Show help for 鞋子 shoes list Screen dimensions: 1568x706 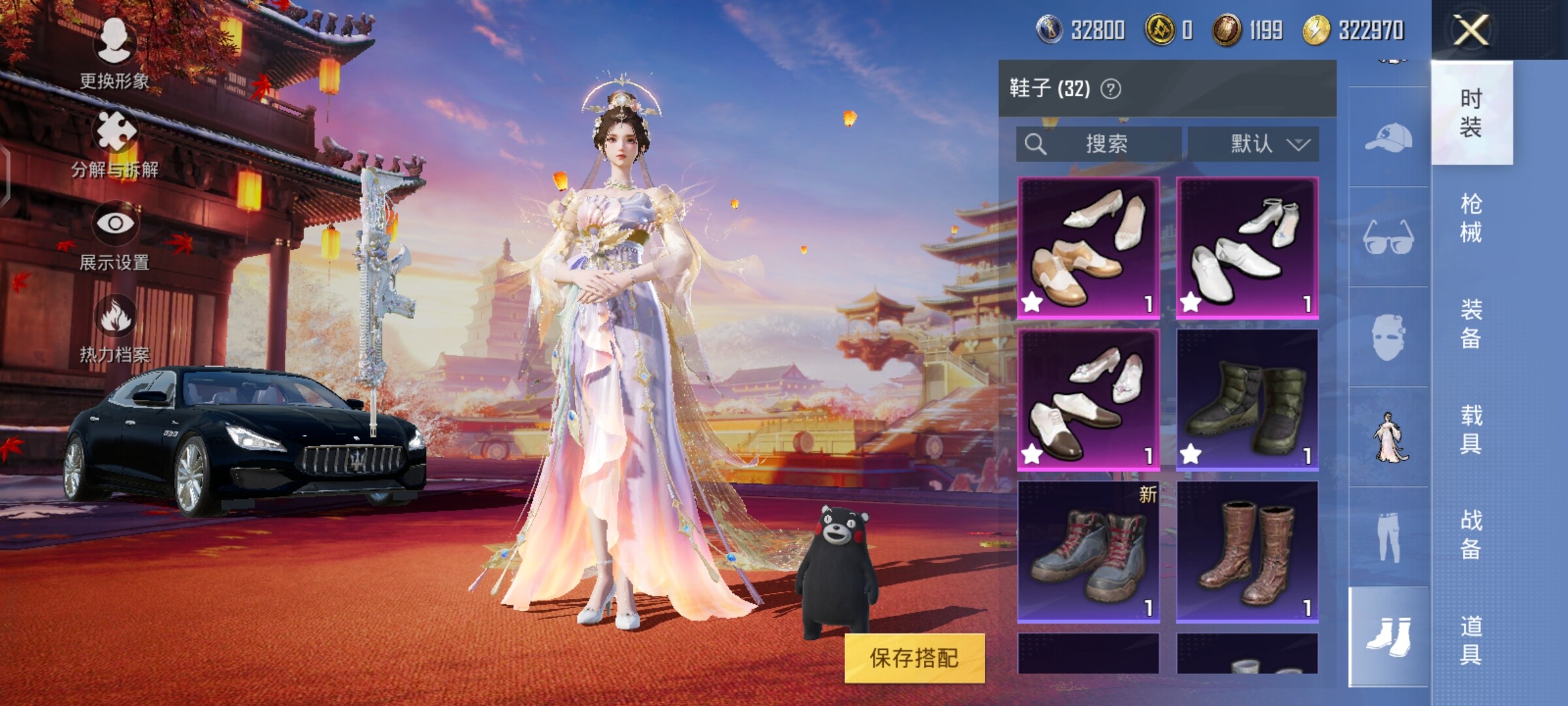(x=1111, y=89)
